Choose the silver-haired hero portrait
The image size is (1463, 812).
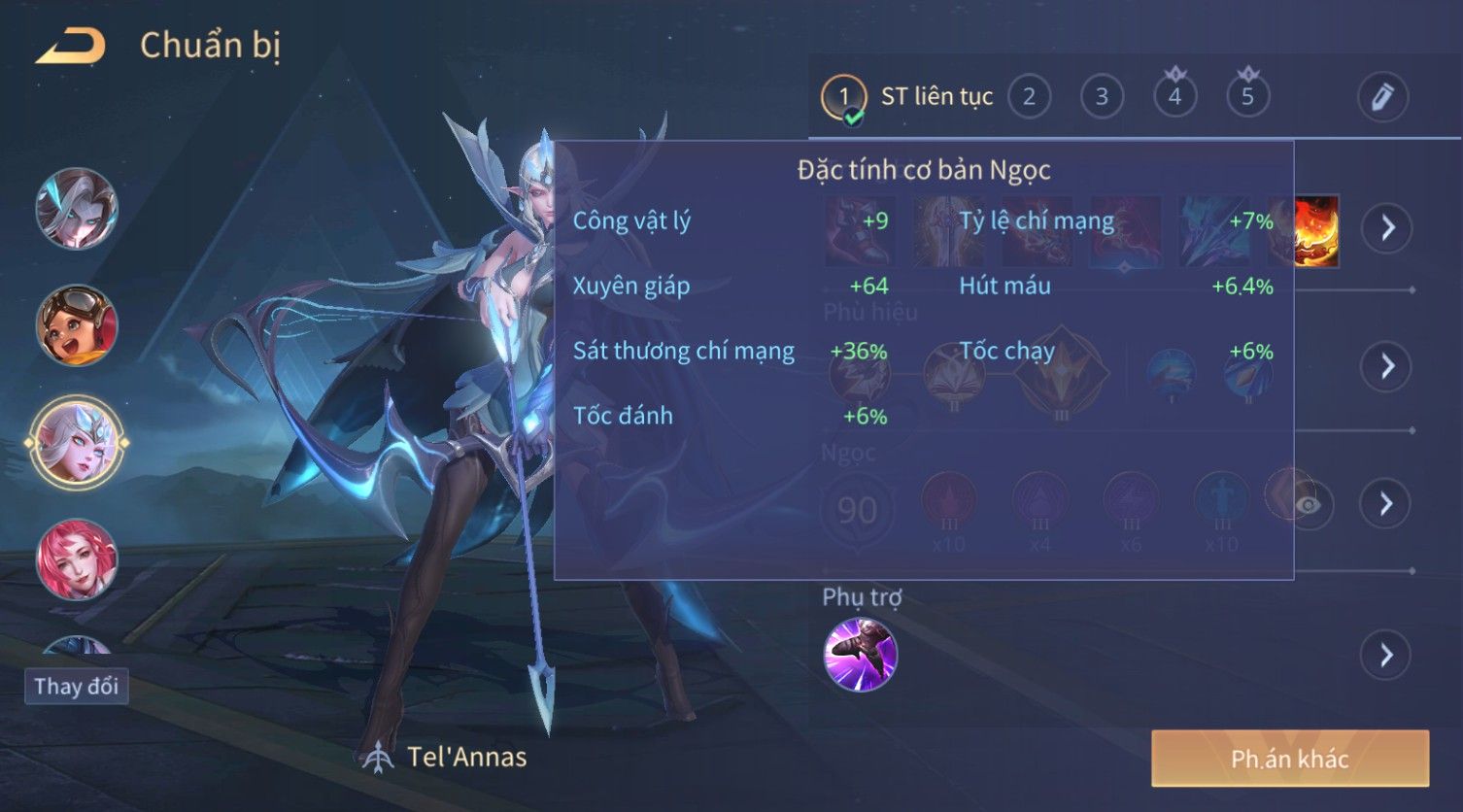click(x=77, y=208)
